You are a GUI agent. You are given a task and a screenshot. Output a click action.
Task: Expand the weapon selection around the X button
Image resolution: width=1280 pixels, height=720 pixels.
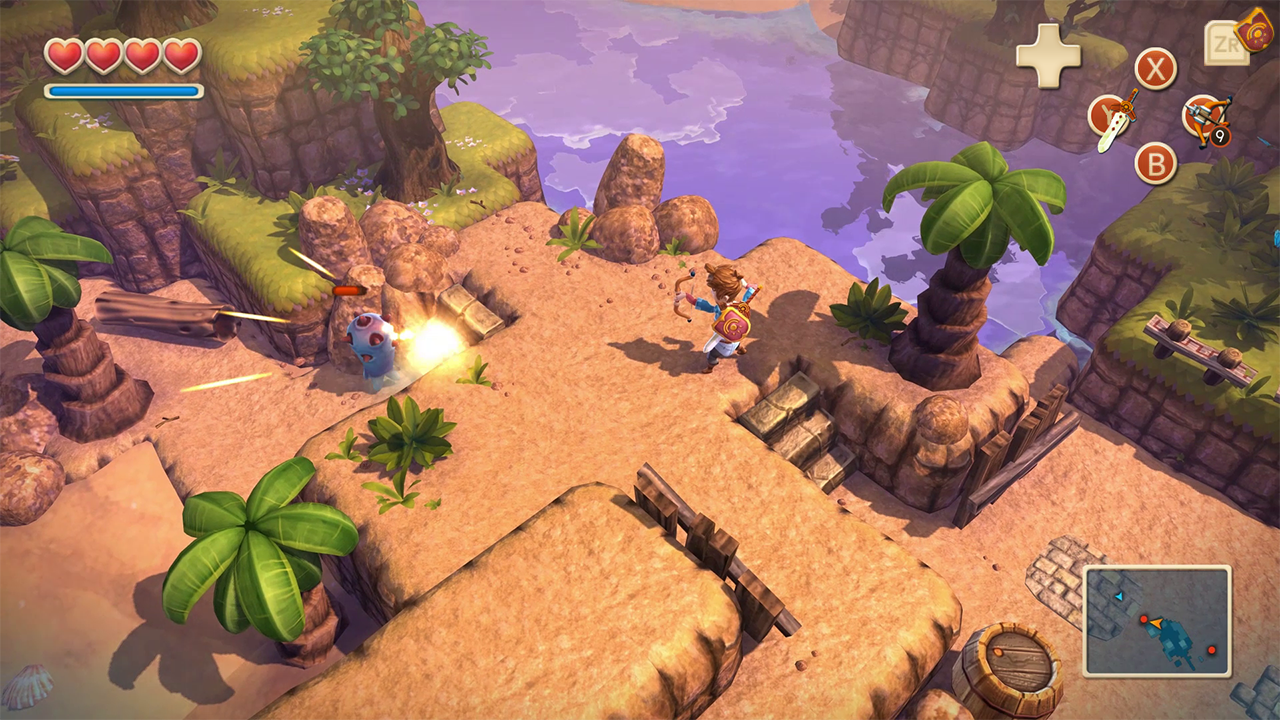click(1154, 67)
